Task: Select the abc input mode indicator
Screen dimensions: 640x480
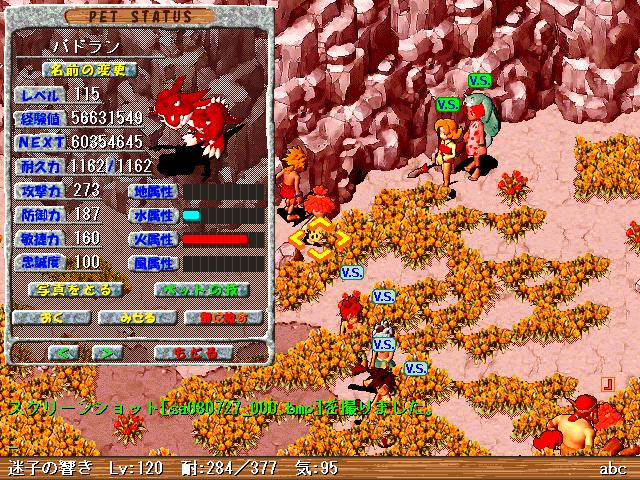Action: (612, 468)
